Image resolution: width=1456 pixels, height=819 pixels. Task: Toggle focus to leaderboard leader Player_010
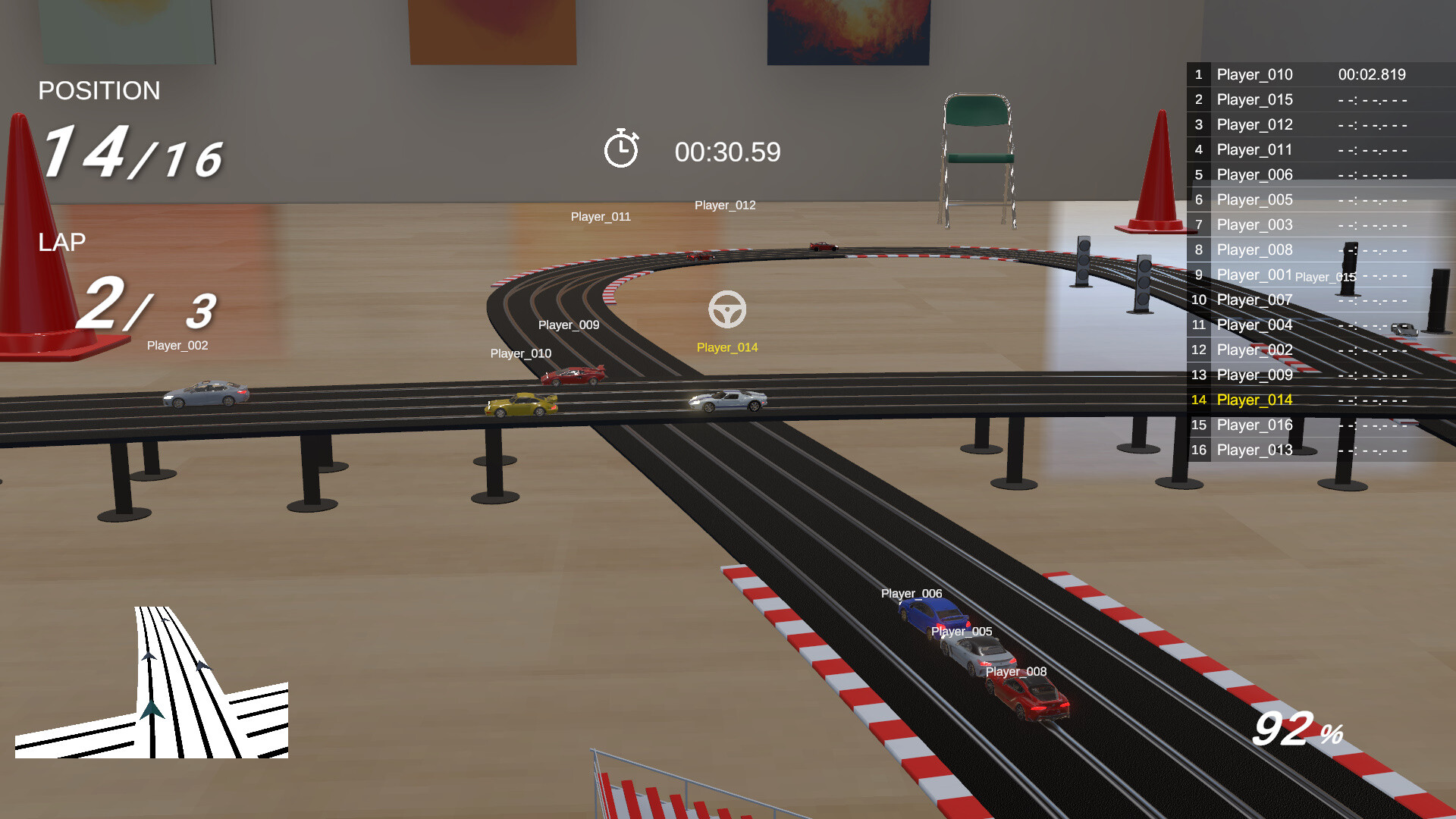1254,74
